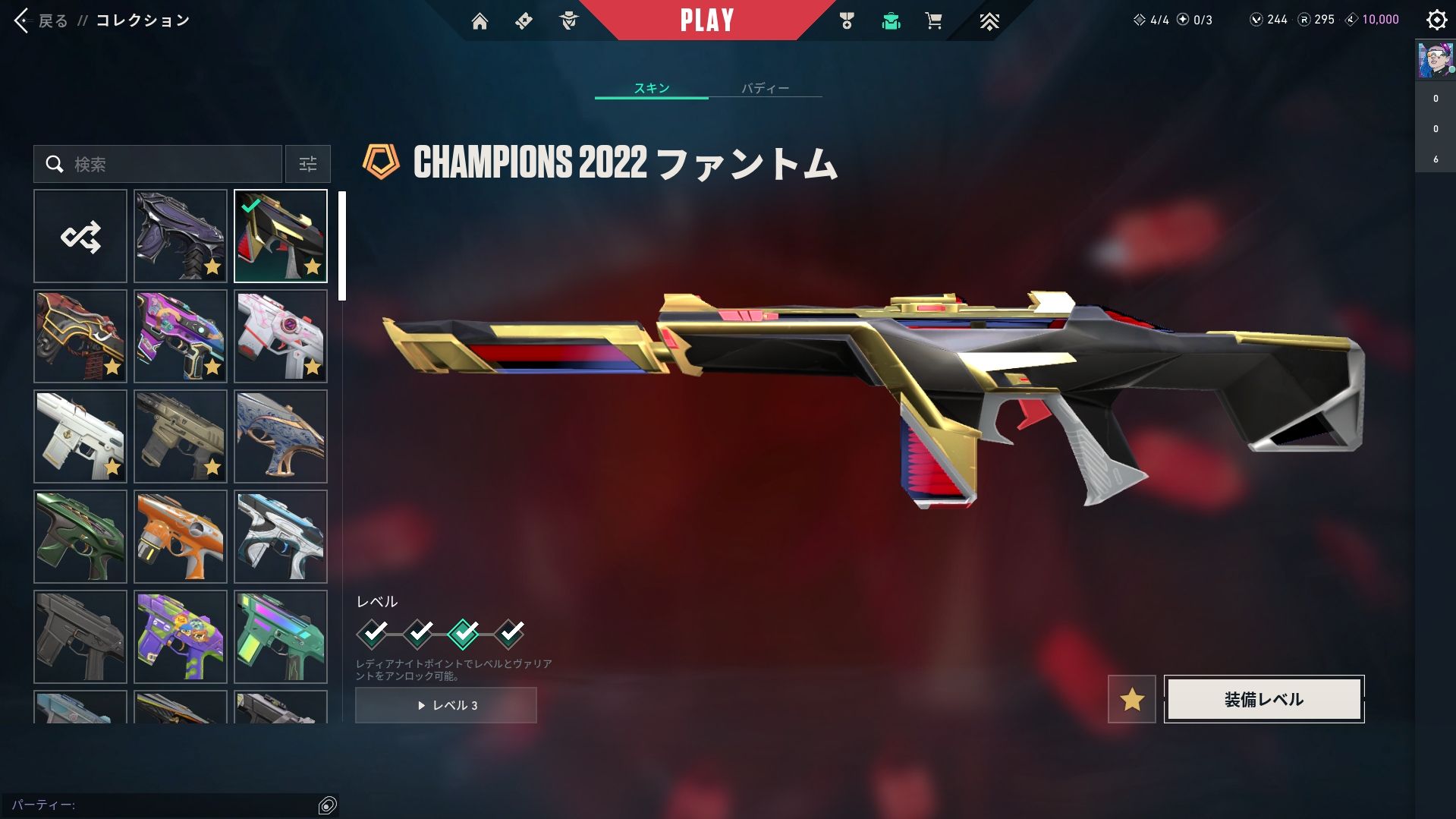Viewport: 1456px width, 819px height.
Task: Choose the random shuffle skin tile
Action: tap(80, 236)
